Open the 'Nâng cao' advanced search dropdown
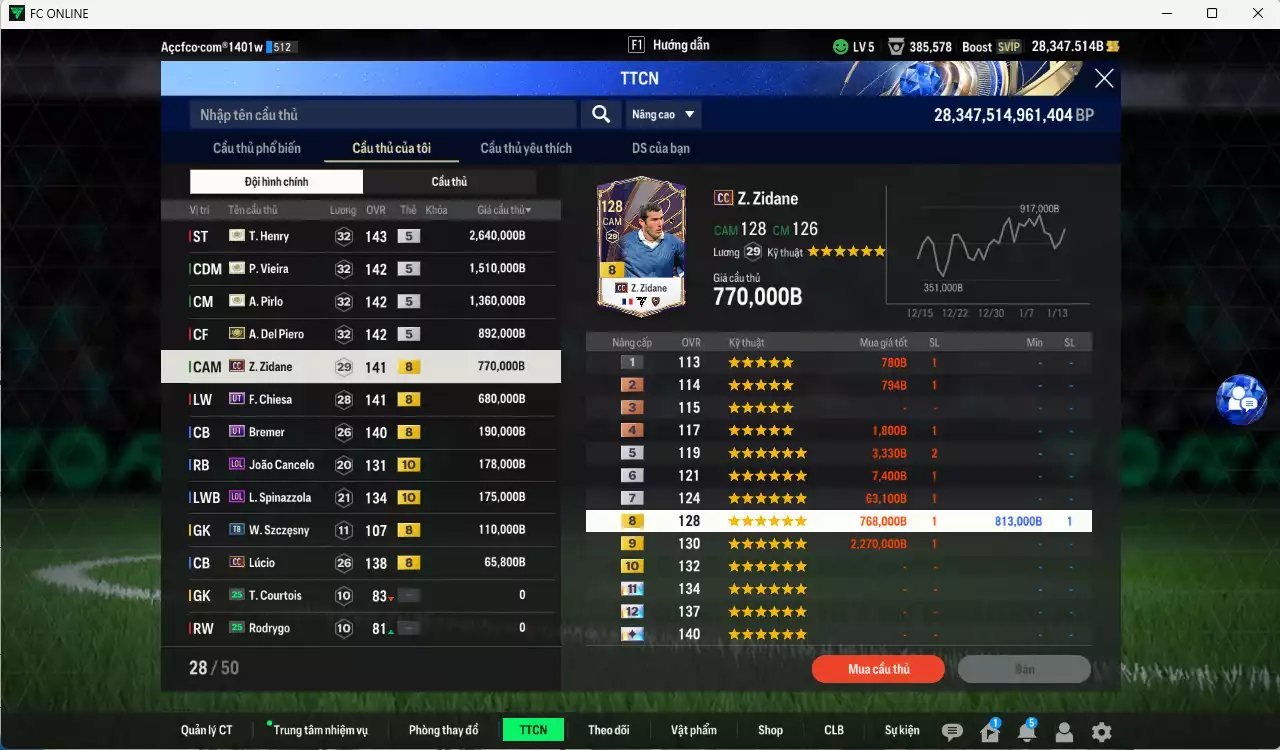 tap(663, 114)
